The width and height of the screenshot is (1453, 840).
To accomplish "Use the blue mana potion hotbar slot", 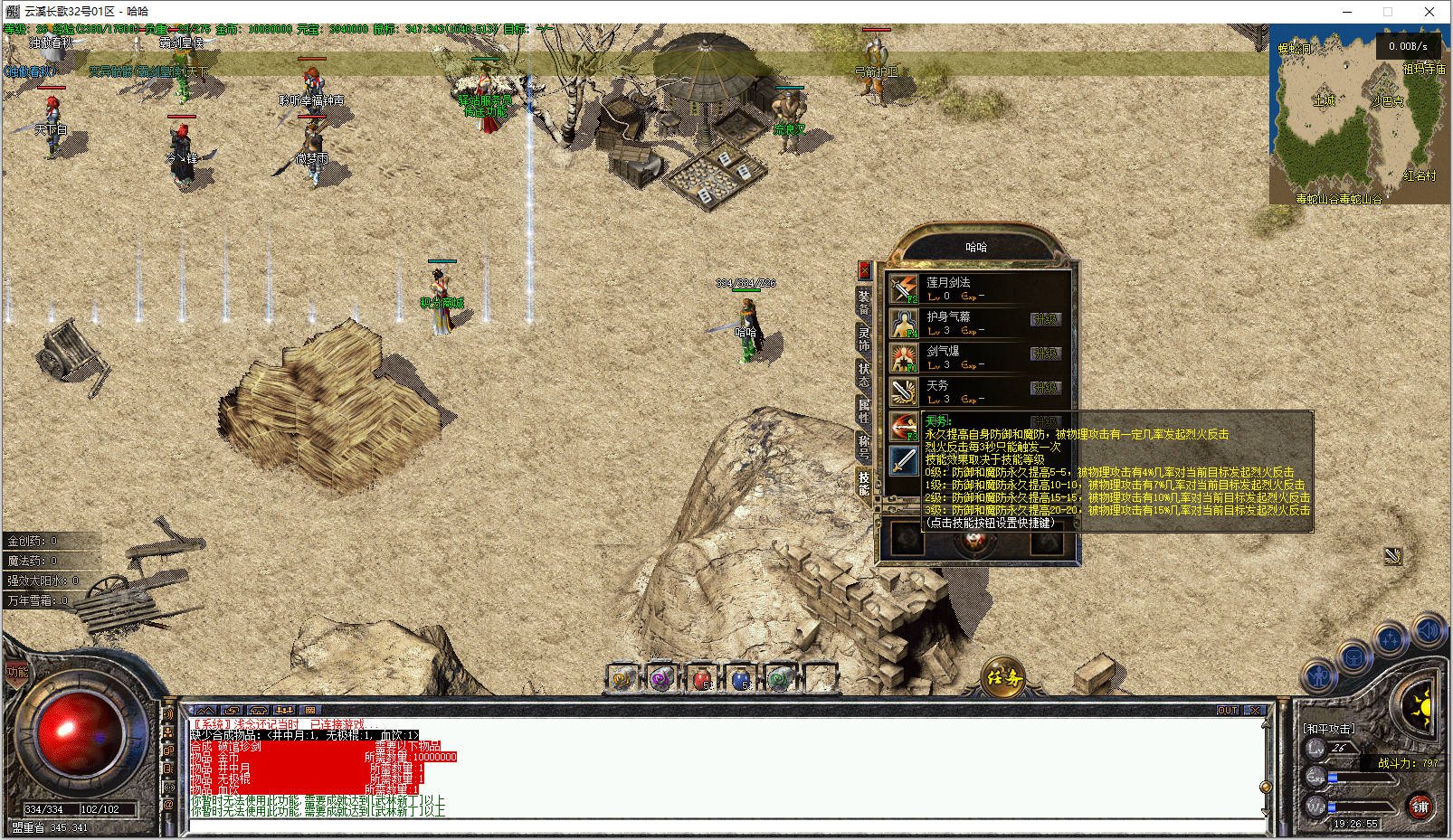I will 740,678.
